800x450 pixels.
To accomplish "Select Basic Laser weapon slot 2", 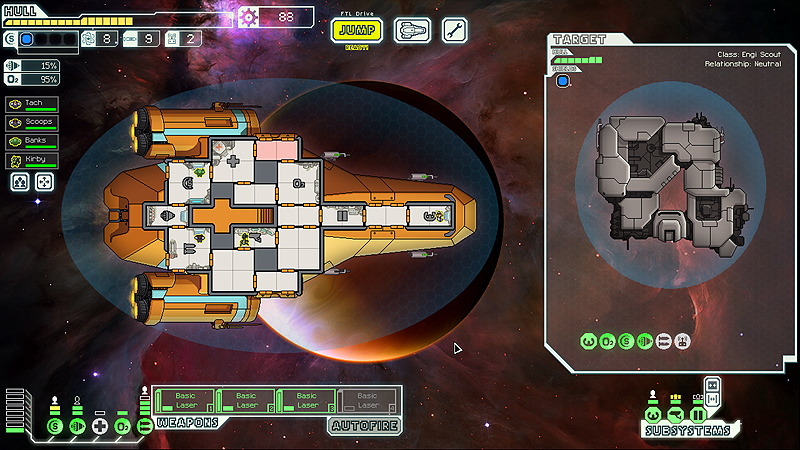I will point(246,401).
